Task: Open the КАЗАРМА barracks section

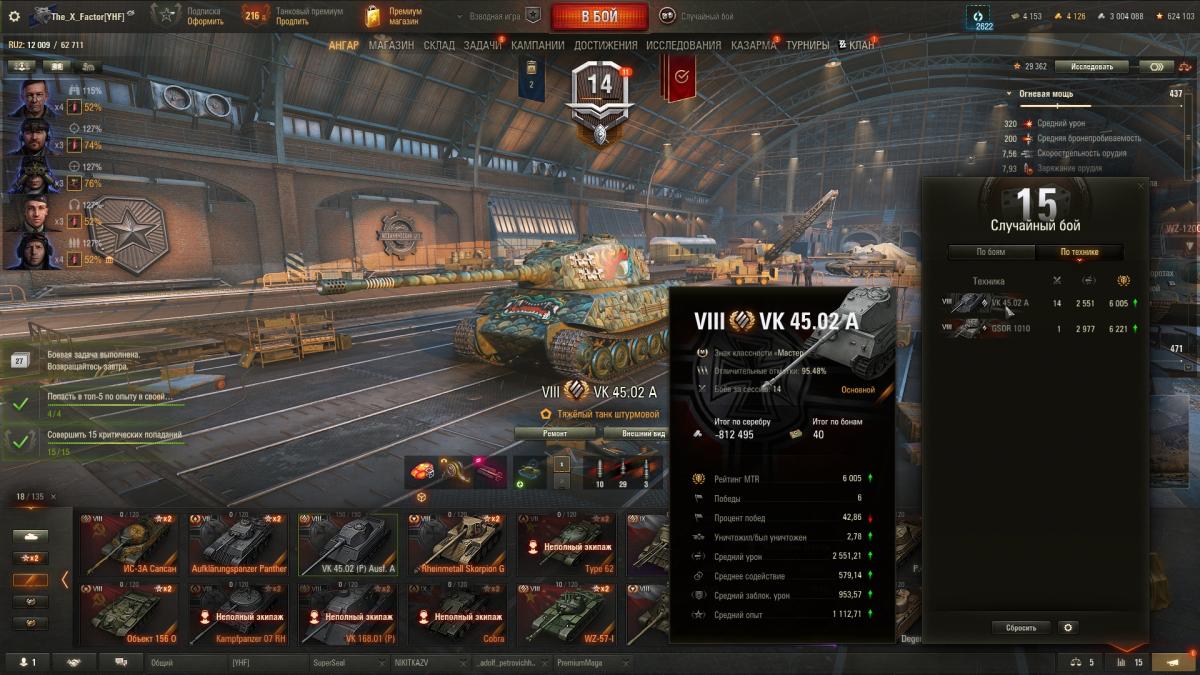Action: (753, 45)
